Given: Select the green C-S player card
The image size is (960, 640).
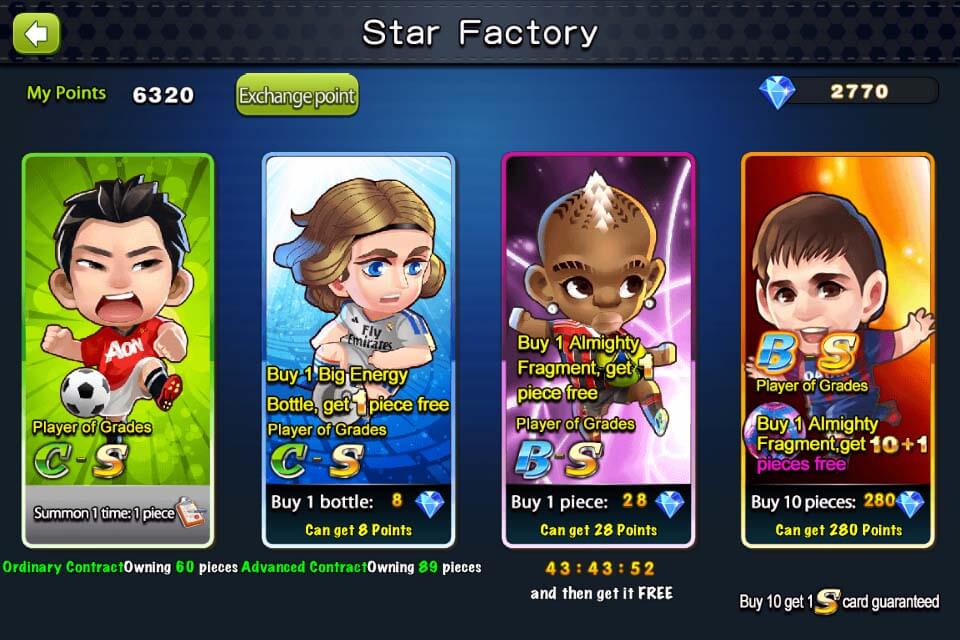Looking at the screenshot, I should click(118, 320).
